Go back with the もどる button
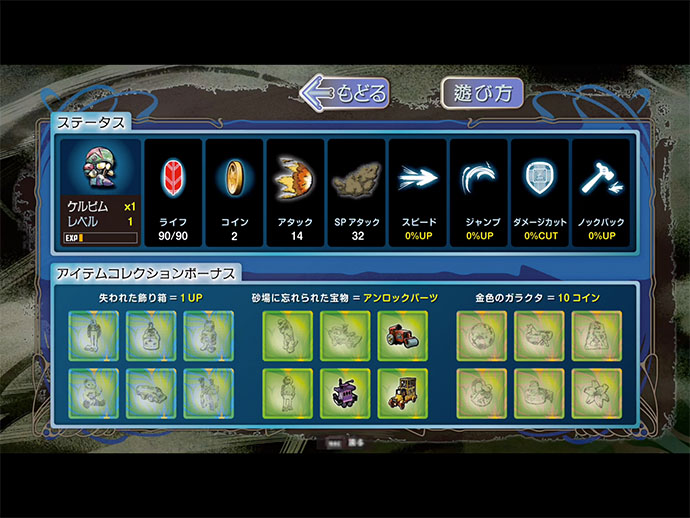 [346, 93]
